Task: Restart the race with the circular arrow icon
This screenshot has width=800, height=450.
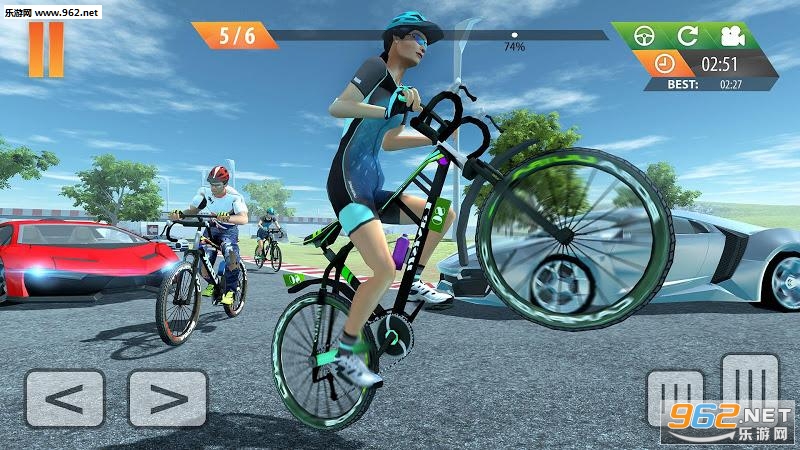Action: (x=687, y=37)
